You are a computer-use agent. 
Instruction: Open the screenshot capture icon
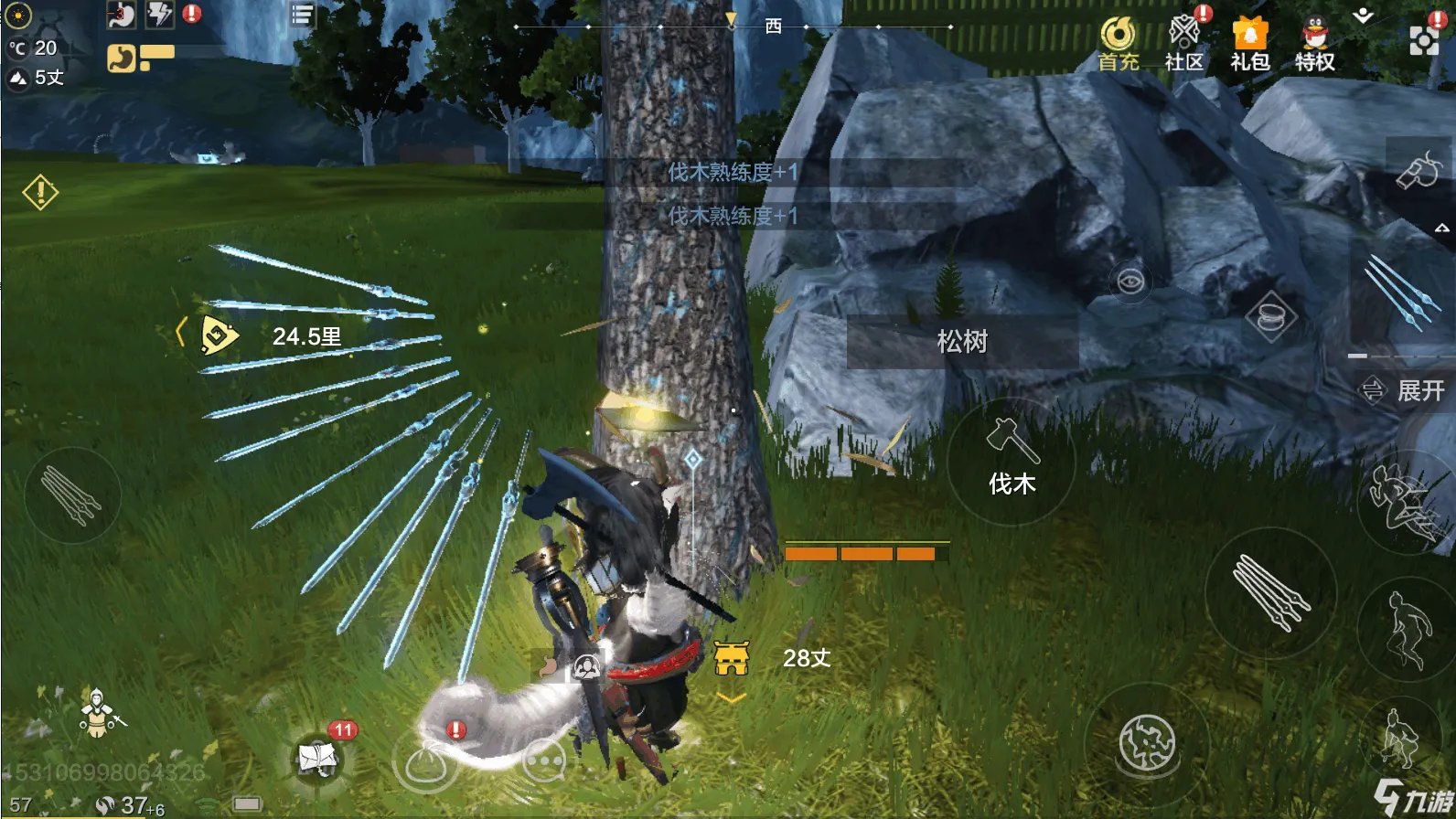(1424, 40)
